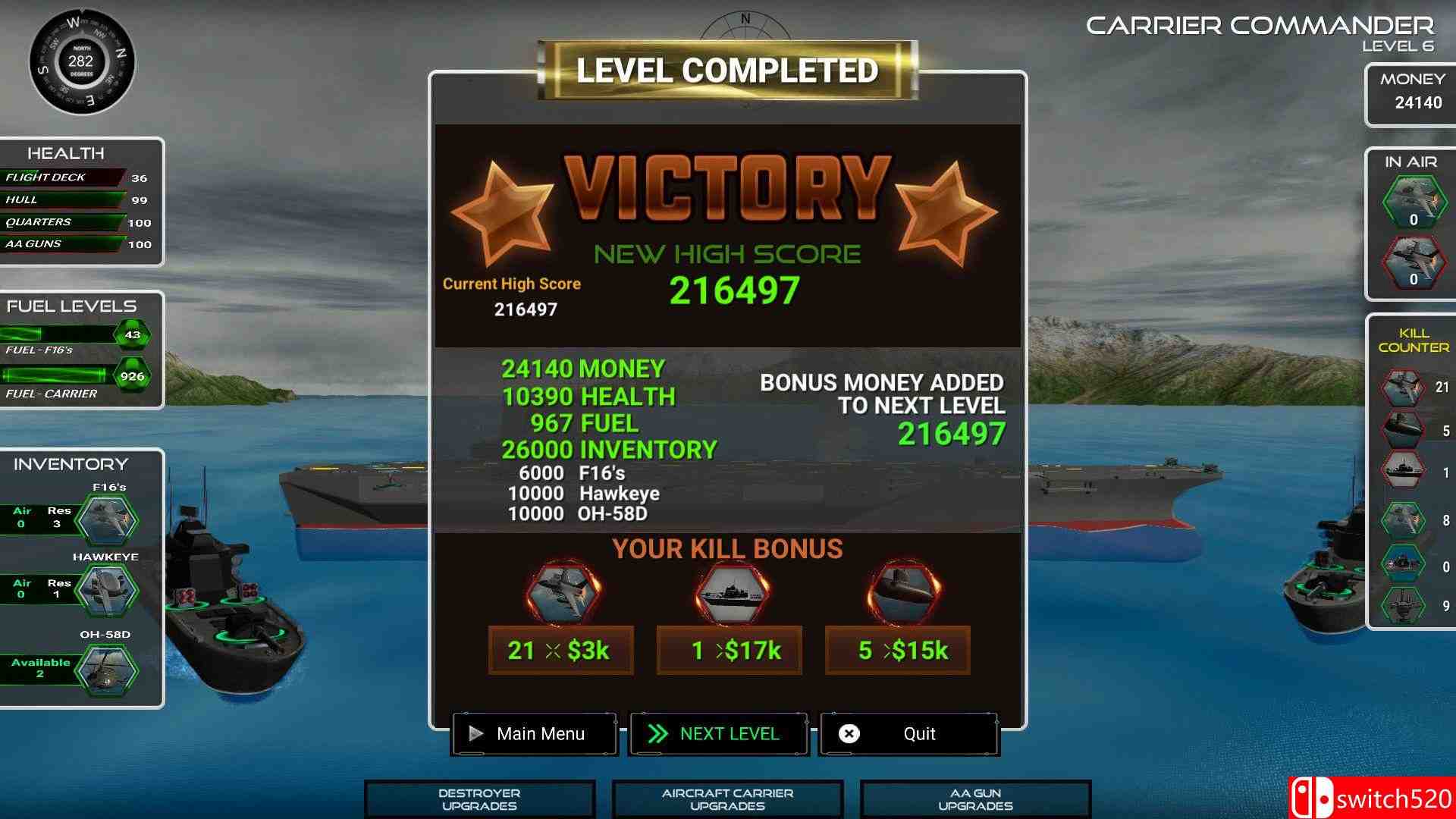Click the Quit button's circled X icon
This screenshot has height=819, width=1456.
[x=849, y=733]
